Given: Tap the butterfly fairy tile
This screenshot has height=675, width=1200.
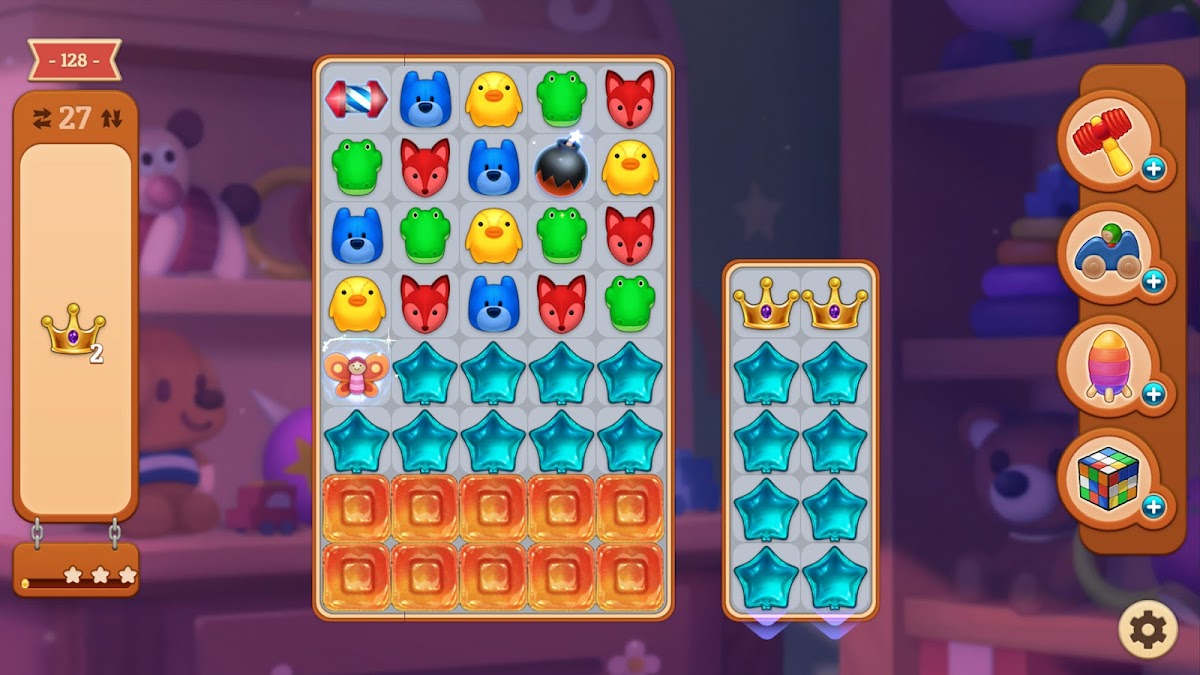Looking at the screenshot, I should coord(357,373).
